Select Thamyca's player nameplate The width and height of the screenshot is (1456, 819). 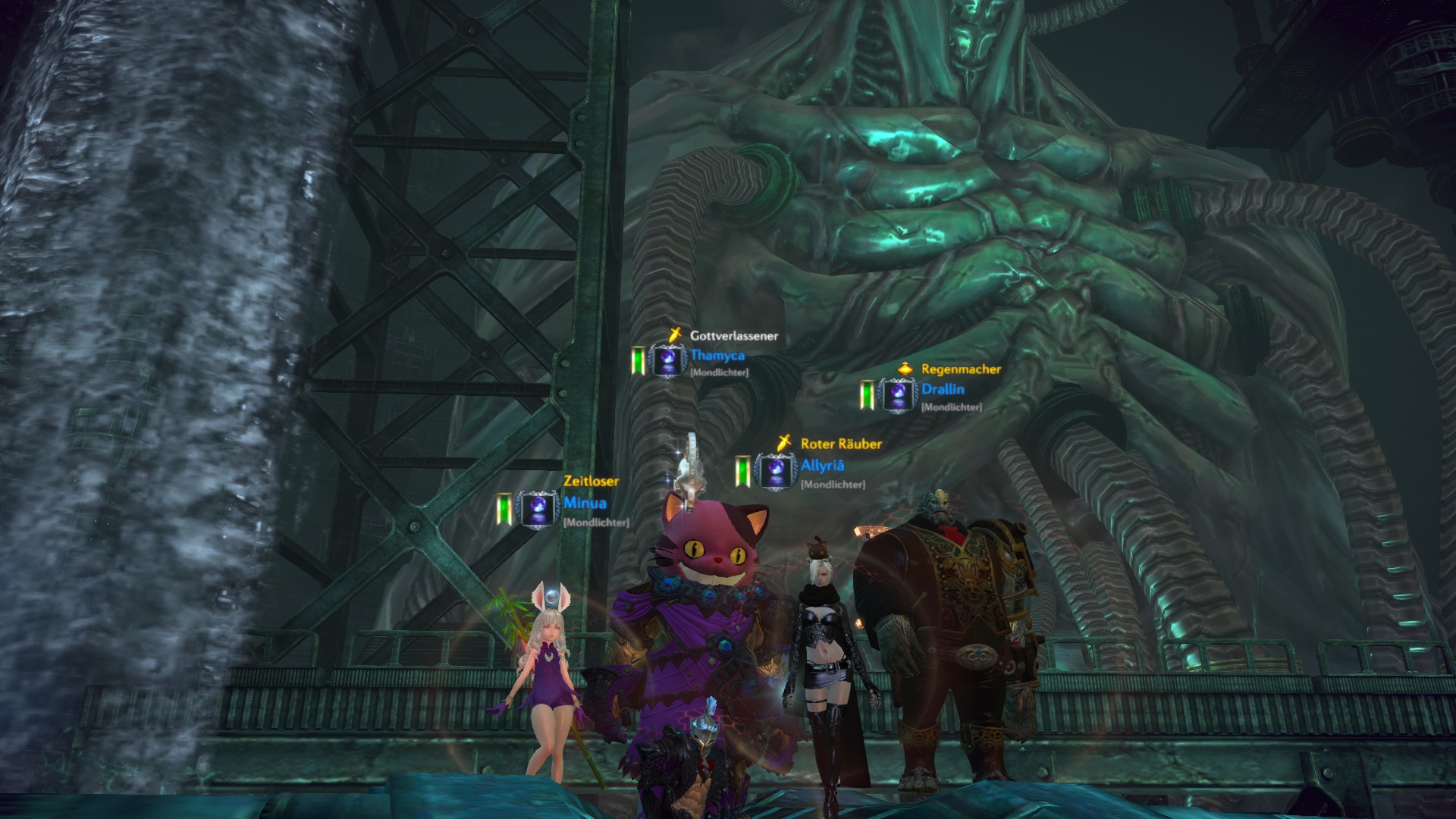click(717, 356)
